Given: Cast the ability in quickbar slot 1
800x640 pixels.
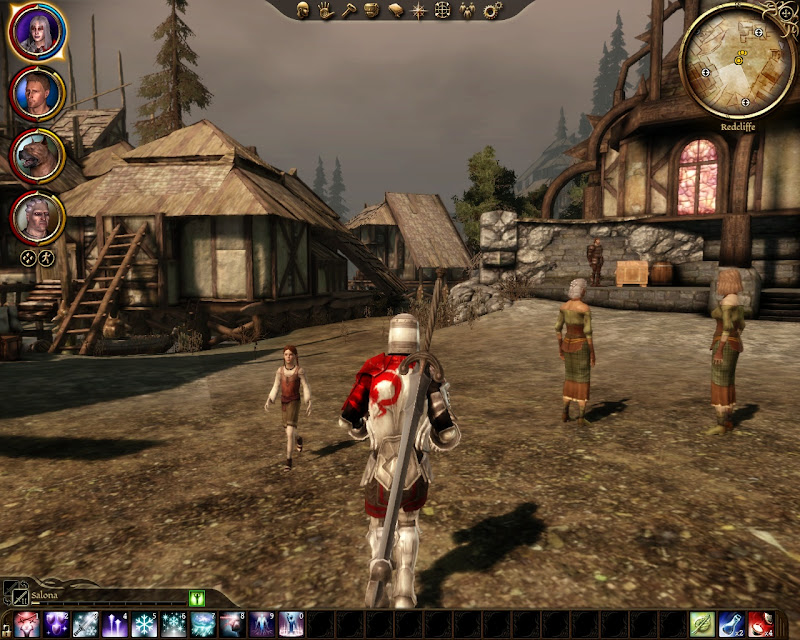Looking at the screenshot, I should (26, 625).
